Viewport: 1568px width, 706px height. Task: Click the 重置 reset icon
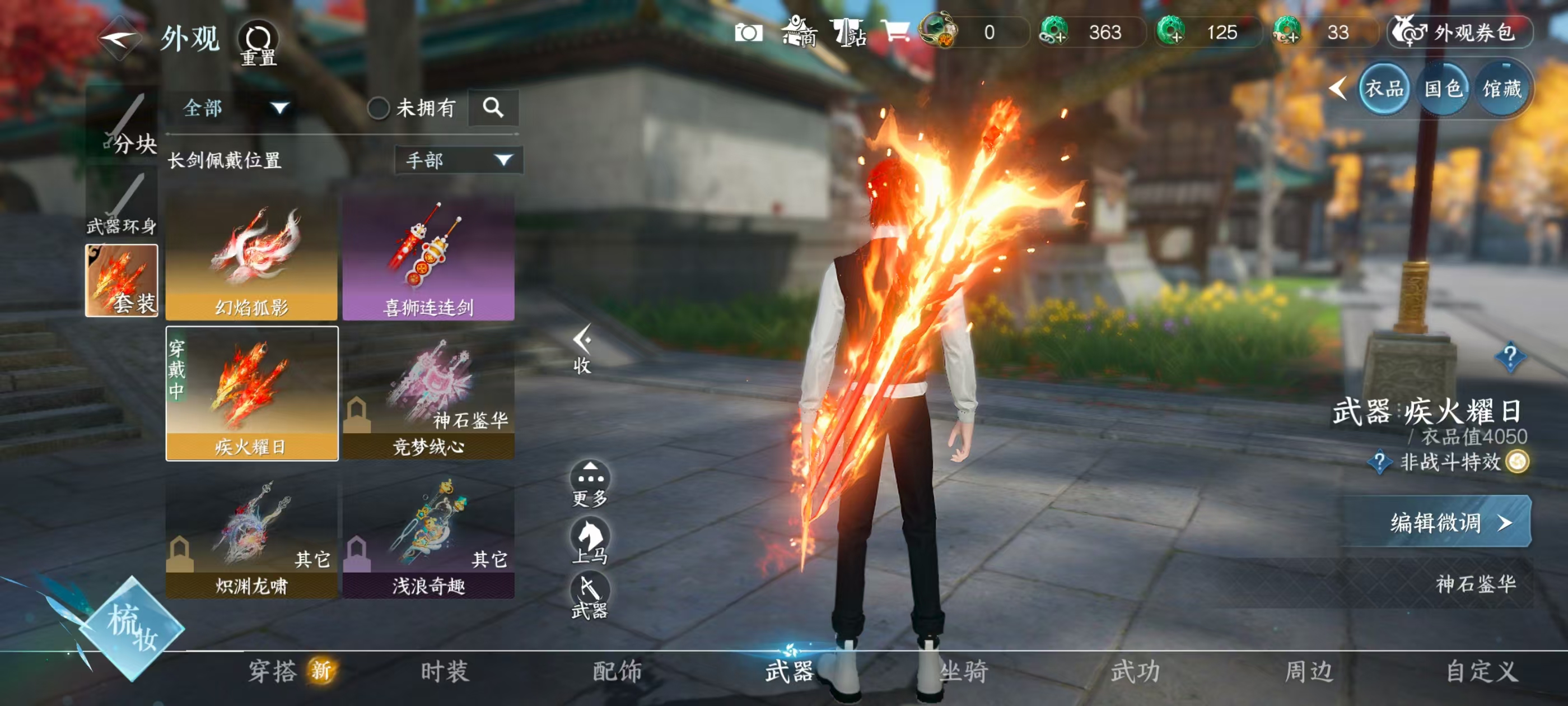tap(260, 38)
